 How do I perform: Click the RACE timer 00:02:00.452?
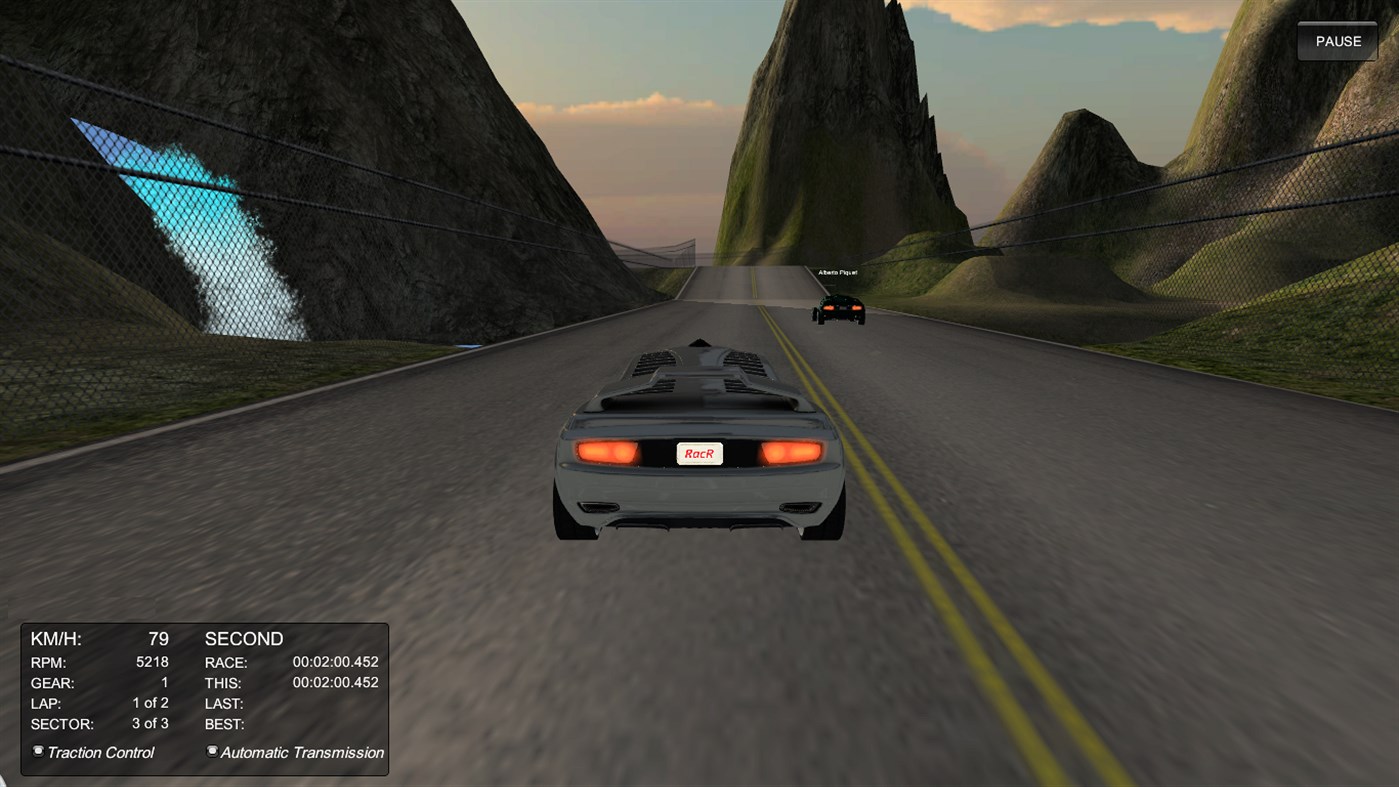pyautogui.click(x=335, y=662)
